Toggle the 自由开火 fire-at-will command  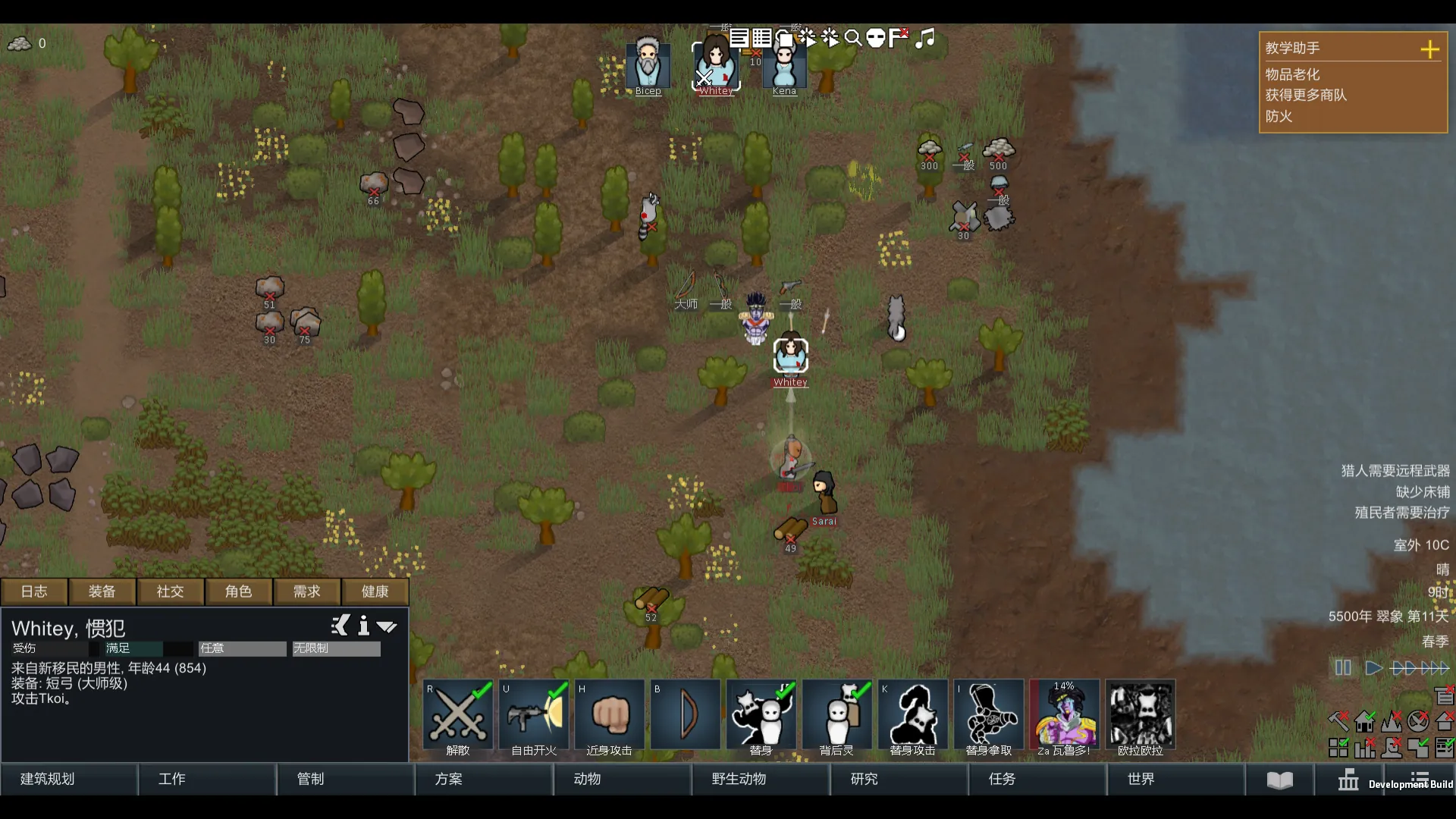click(x=534, y=718)
